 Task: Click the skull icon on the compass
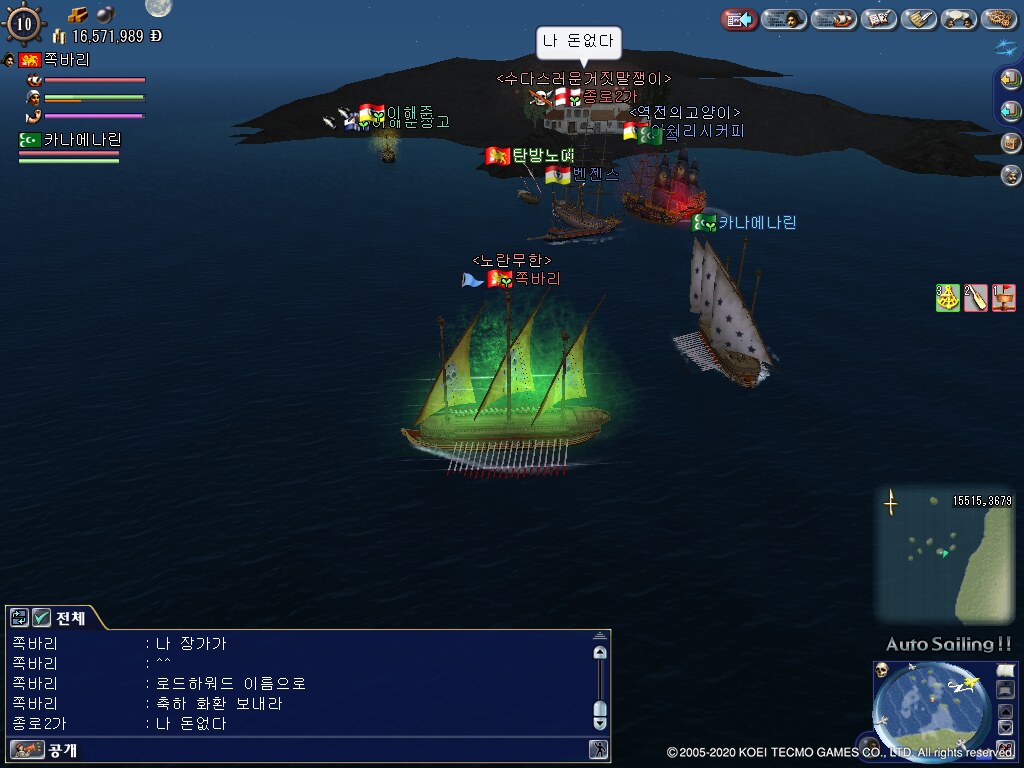point(883,670)
